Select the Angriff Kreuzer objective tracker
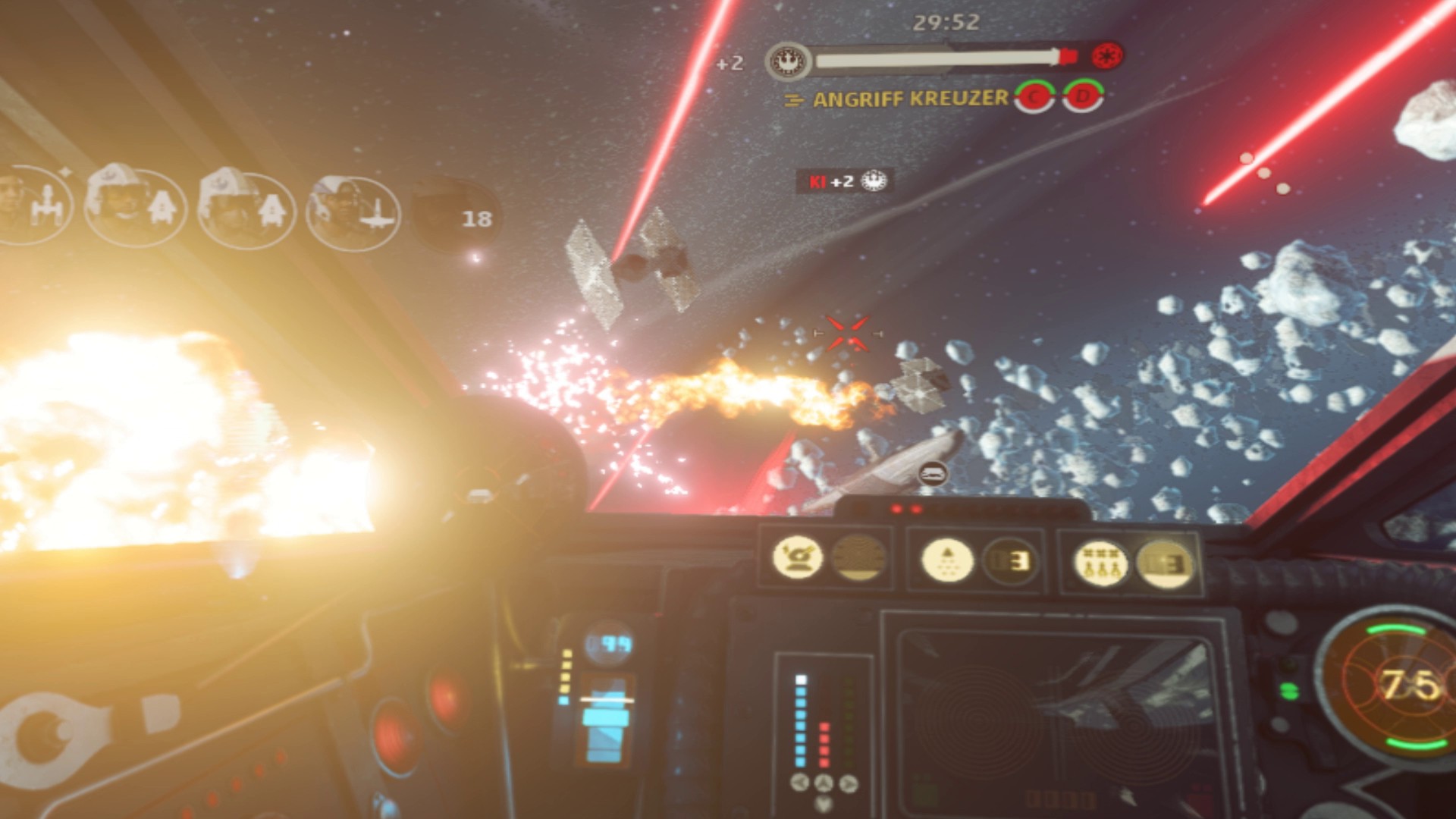 tap(909, 99)
